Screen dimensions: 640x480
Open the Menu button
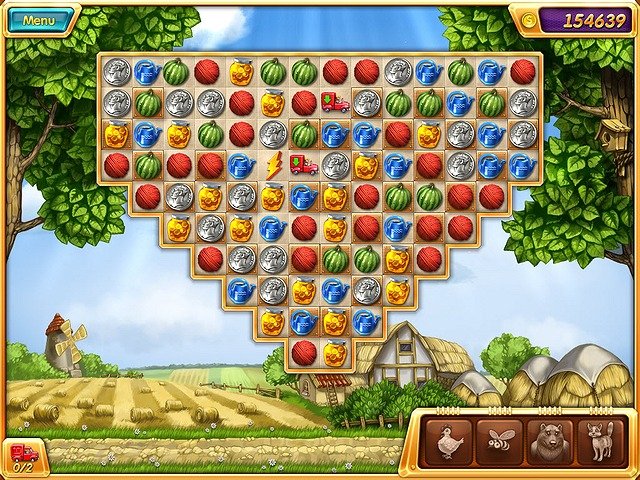39,20
